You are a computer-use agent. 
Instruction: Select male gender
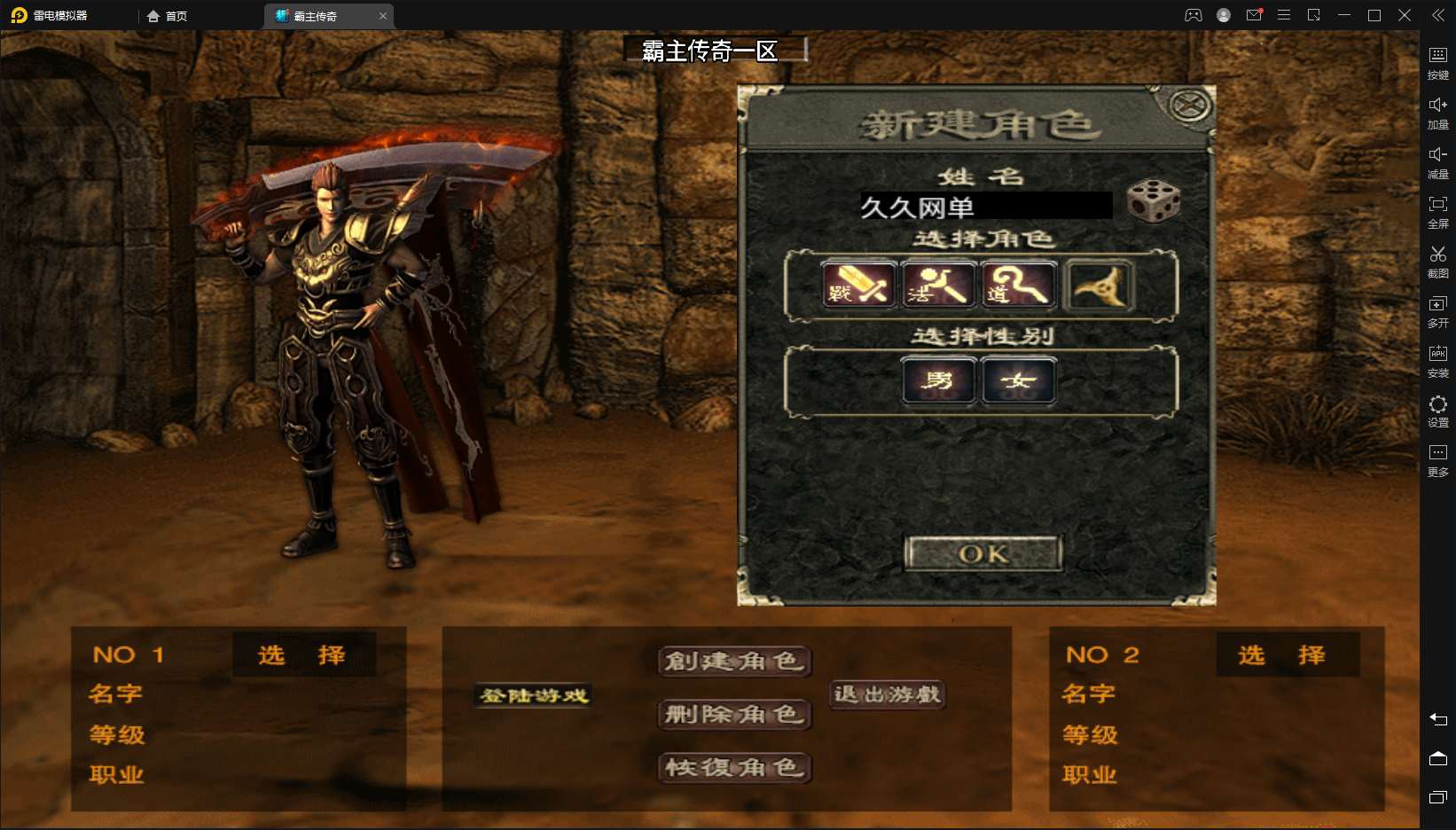point(939,381)
